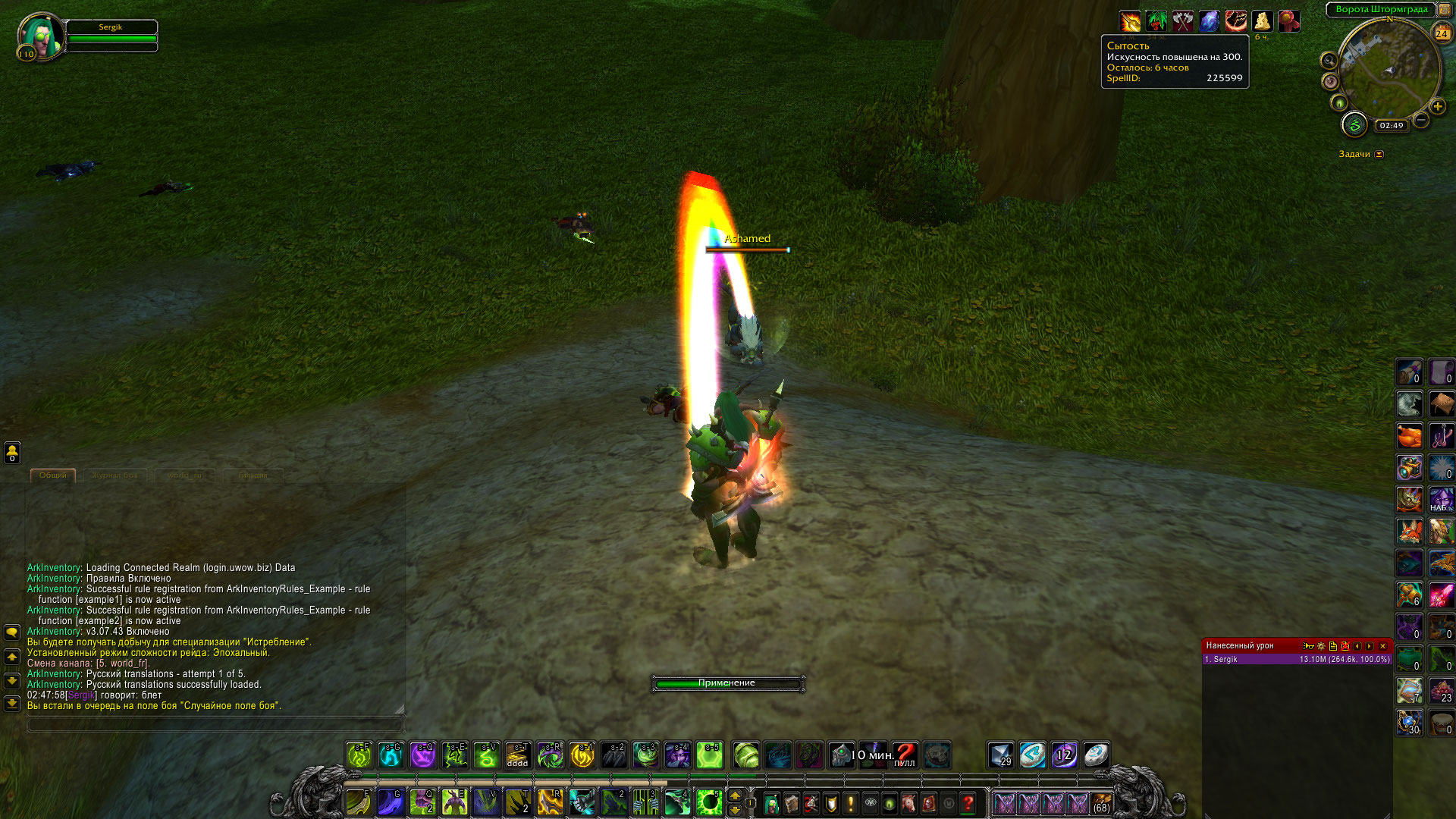Open the red question mark help micro button
This screenshot has width=1456, height=819.
pos(968,802)
